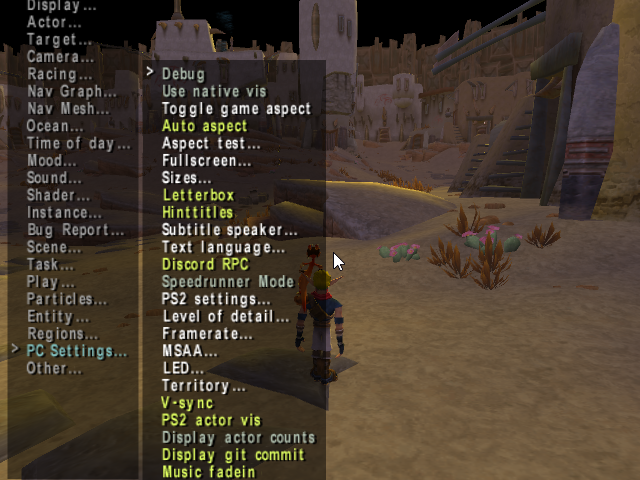This screenshot has height=480, width=640.
Task: Turn off Hinttitles option
Action: coord(197,212)
